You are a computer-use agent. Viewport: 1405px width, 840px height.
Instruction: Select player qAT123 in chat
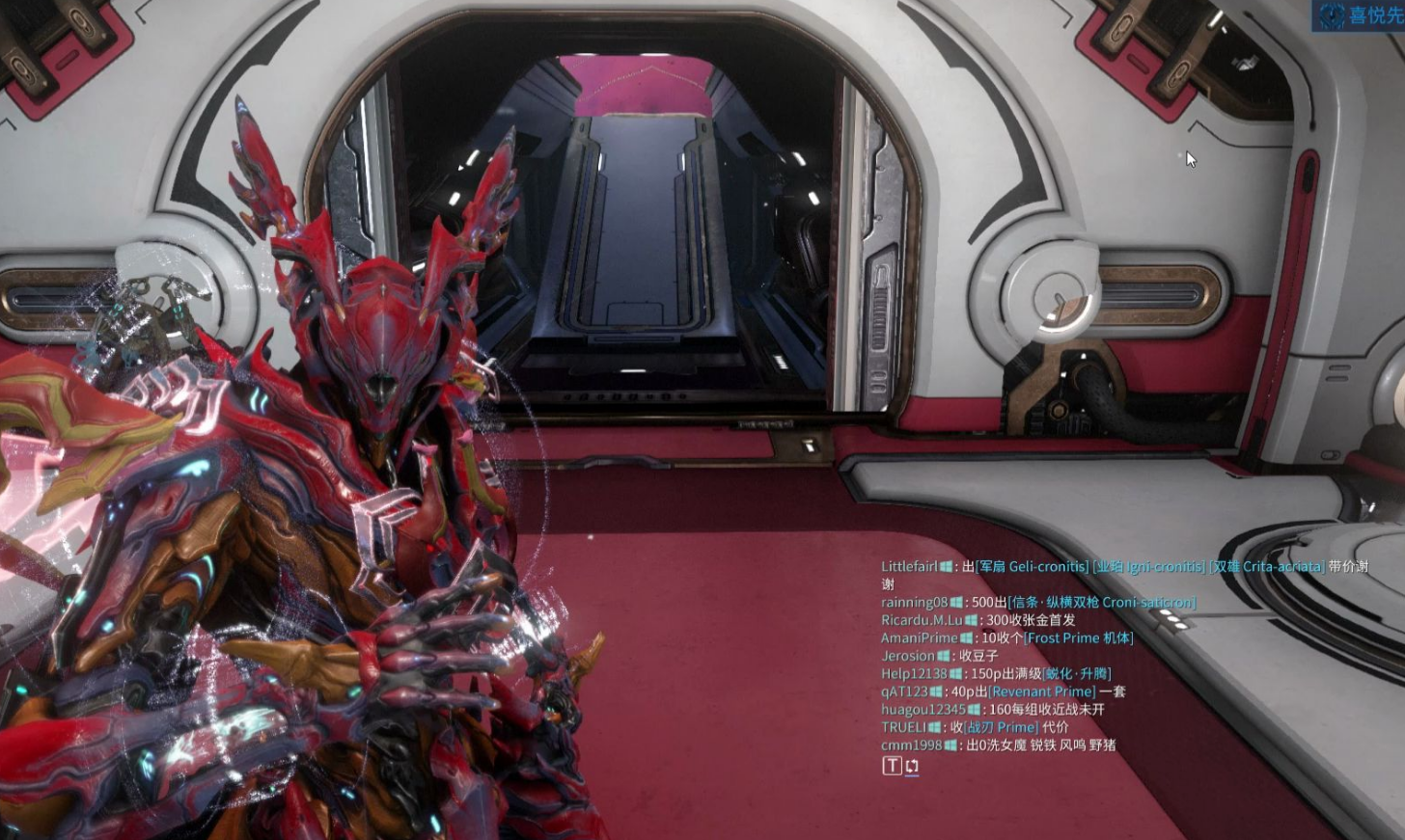(903, 691)
